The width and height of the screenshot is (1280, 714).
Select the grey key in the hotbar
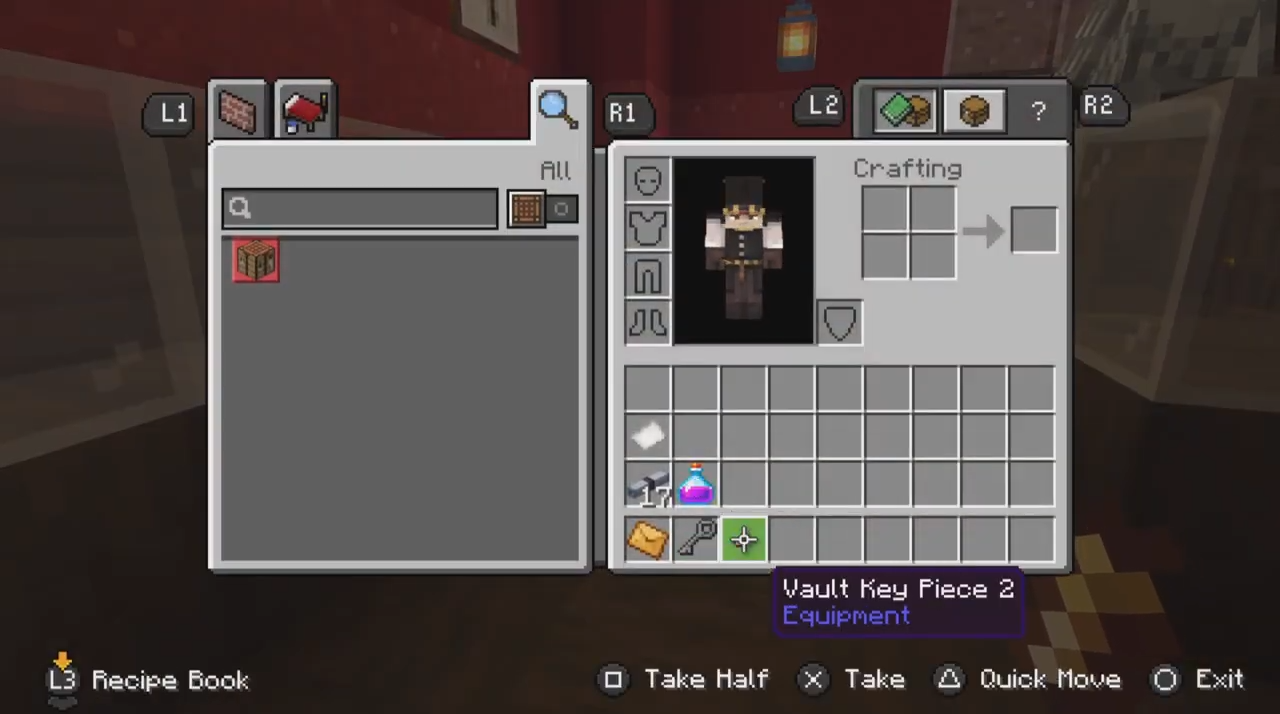click(x=696, y=540)
